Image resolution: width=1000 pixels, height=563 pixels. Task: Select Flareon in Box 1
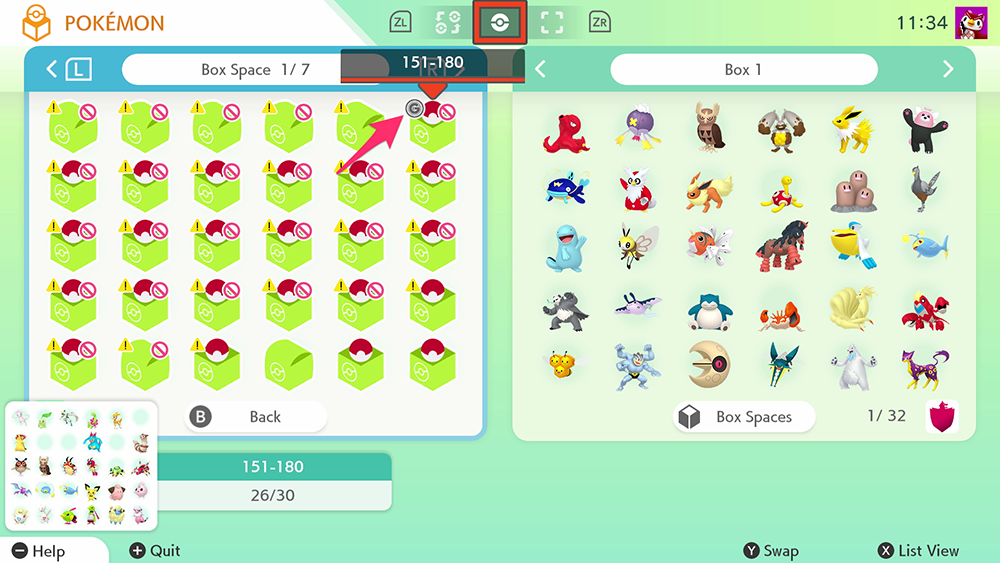click(x=709, y=189)
